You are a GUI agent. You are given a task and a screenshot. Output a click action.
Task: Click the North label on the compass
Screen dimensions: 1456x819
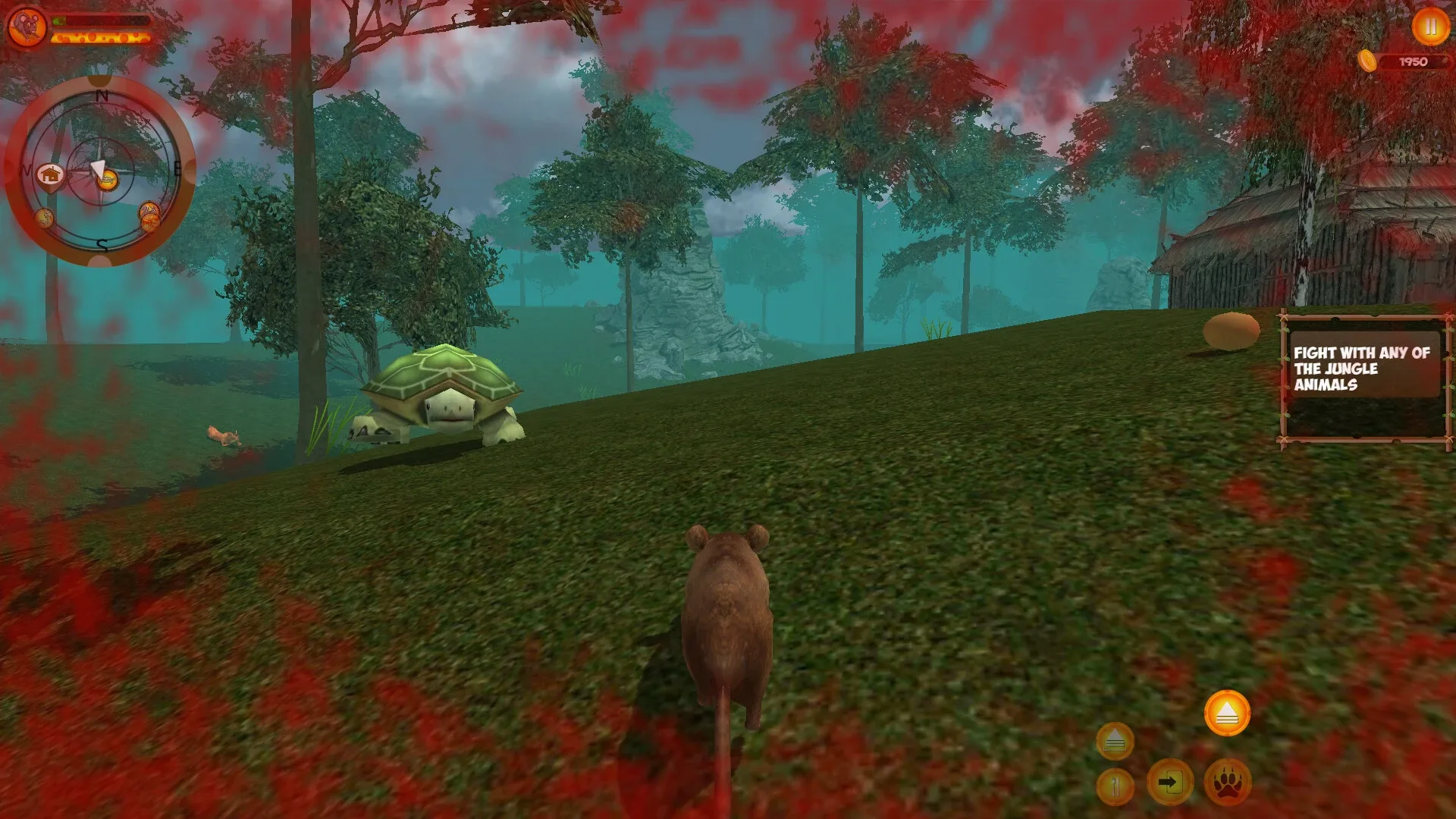coord(101,96)
